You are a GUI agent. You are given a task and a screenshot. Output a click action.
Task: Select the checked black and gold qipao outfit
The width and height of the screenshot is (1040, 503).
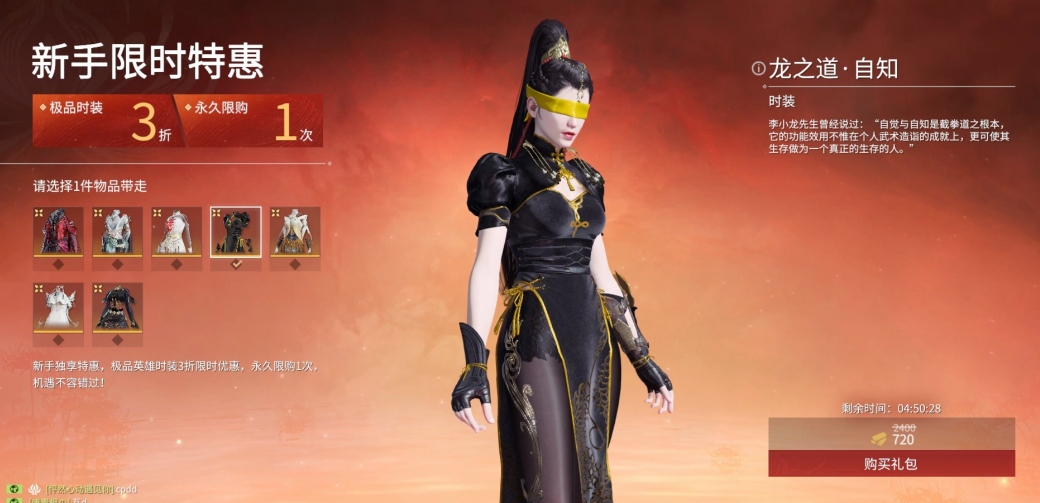(236, 232)
